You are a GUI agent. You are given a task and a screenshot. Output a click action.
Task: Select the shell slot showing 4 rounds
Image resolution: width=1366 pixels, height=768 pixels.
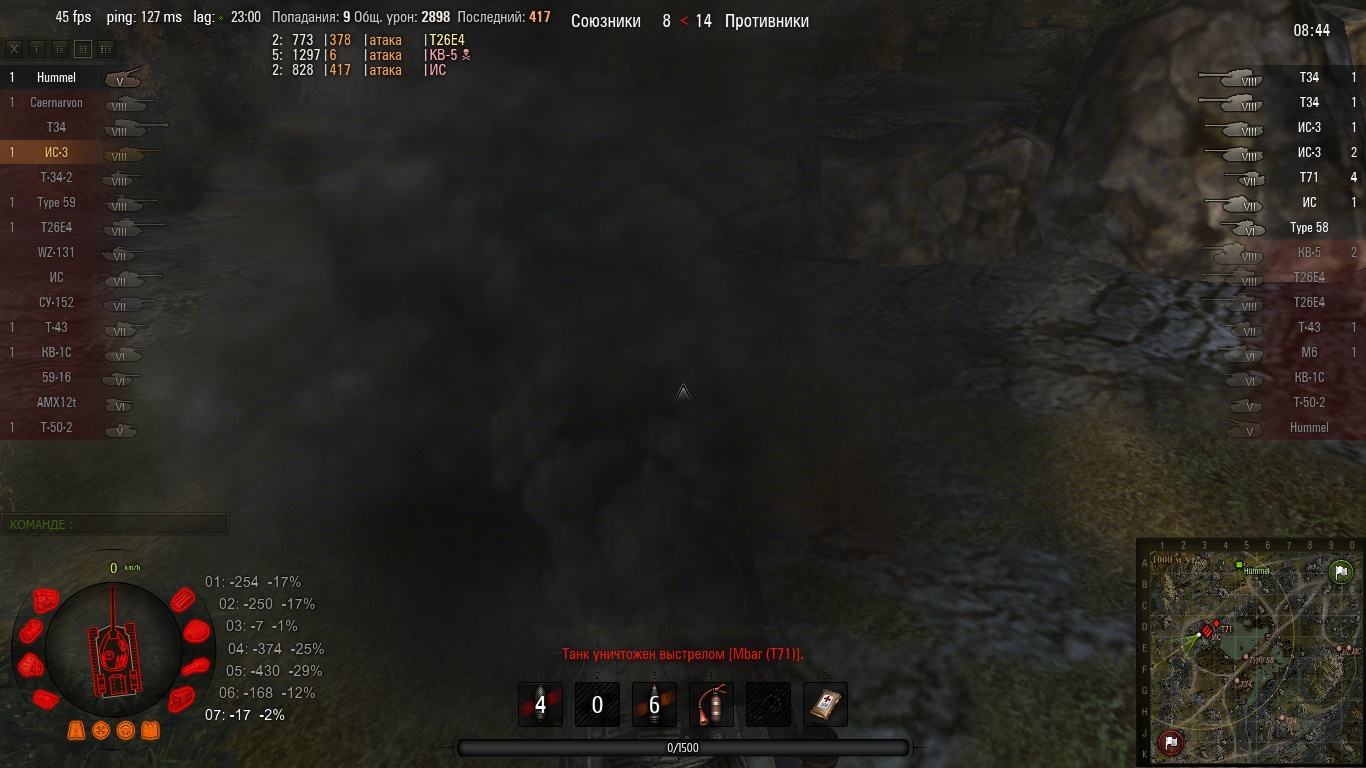point(540,705)
